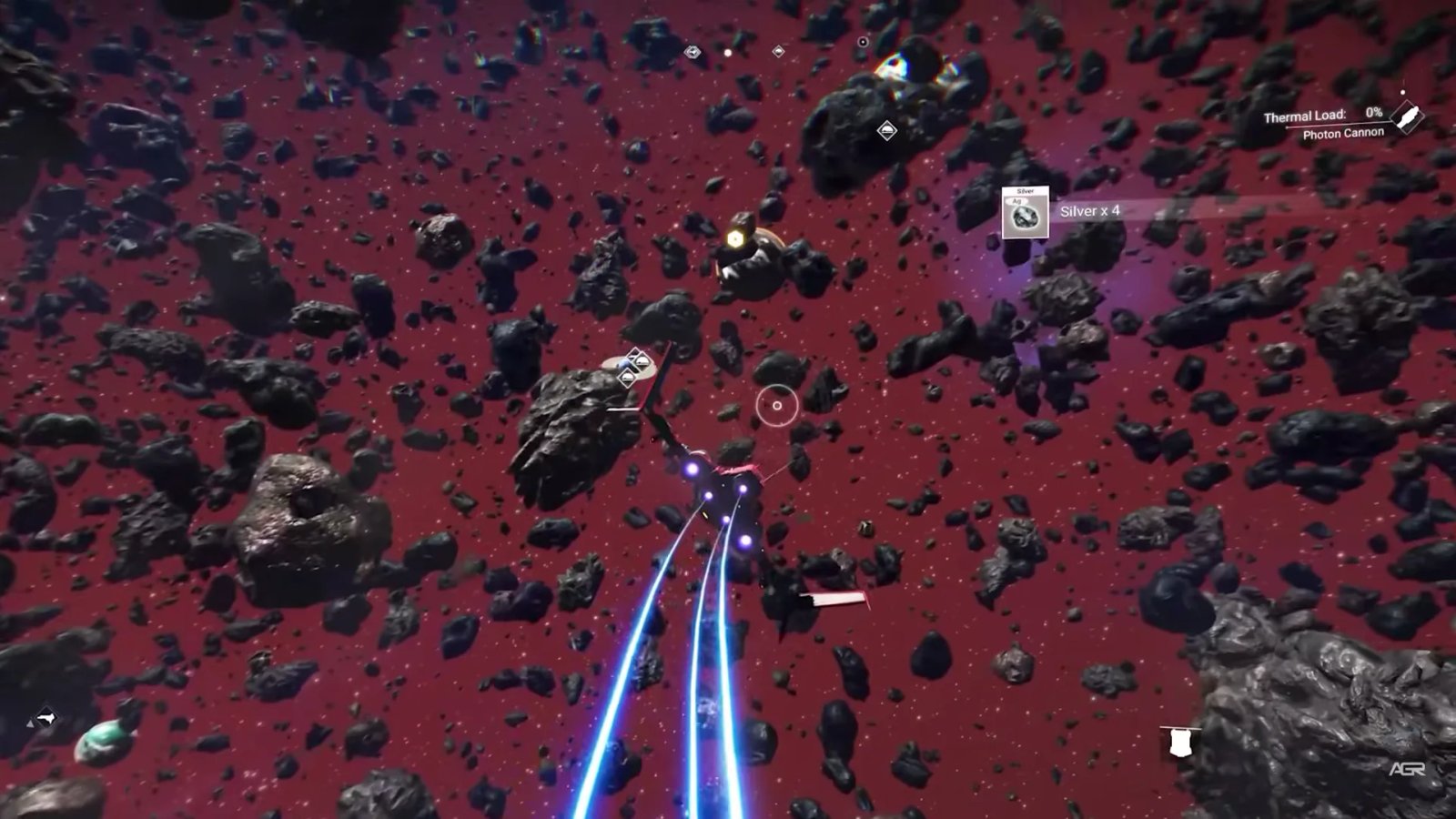This screenshot has height=819, width=1456.
Task: Select the upper resource diamond marker near the asteroid
Action: [641, 359]
